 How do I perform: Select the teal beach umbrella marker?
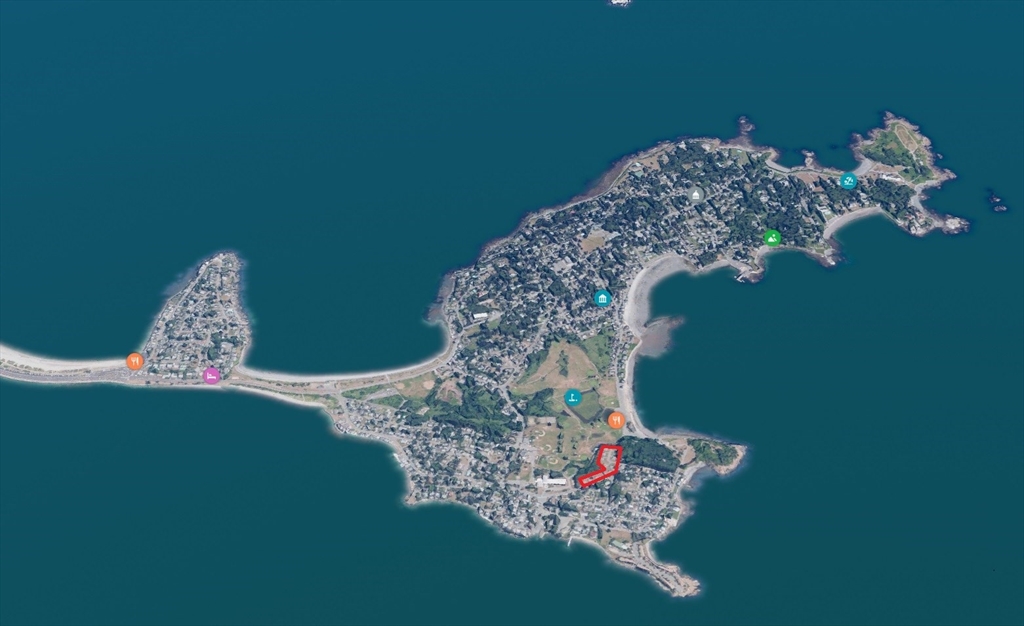(x=848, y=181)
